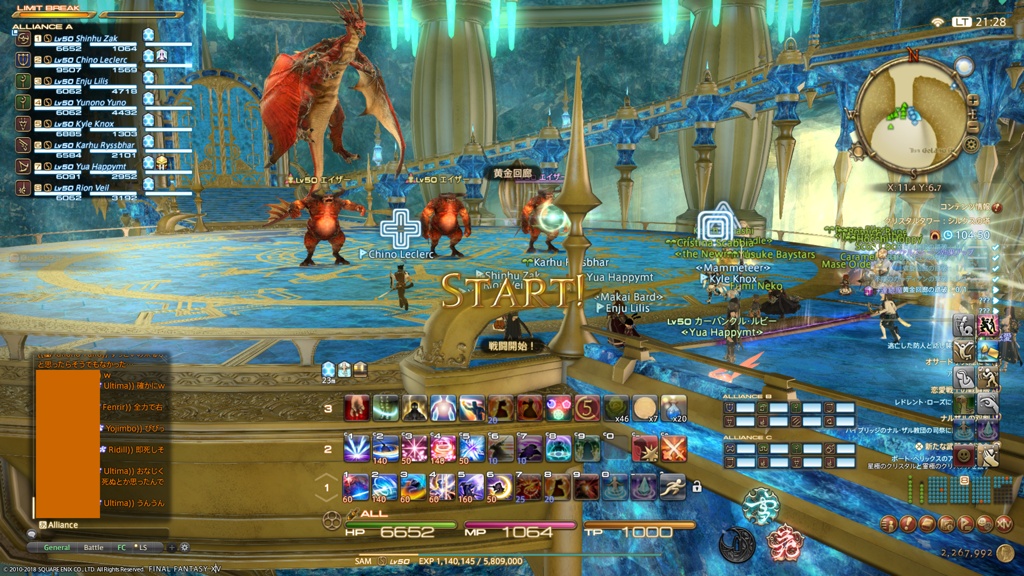Select the FC chat tab
Viewport: 1024px width, 576px height.
122,548
